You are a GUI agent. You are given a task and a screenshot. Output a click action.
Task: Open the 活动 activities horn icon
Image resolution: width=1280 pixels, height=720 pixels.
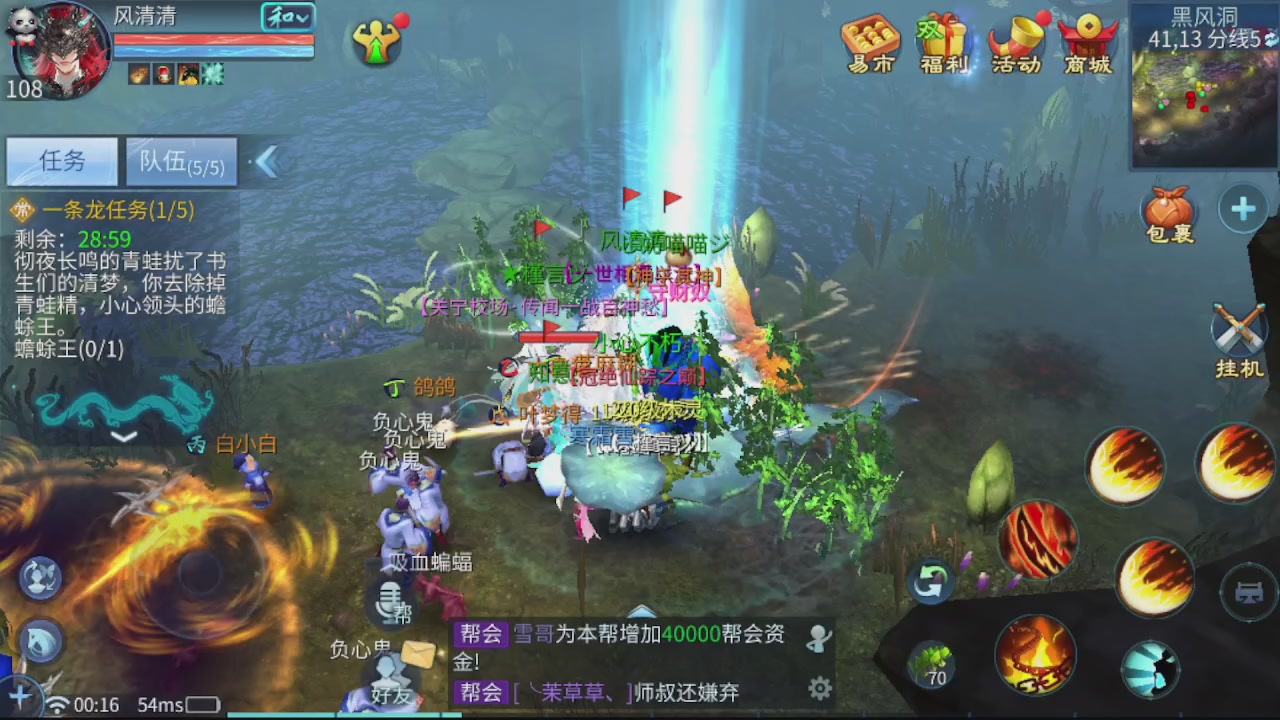[1015, 45]
